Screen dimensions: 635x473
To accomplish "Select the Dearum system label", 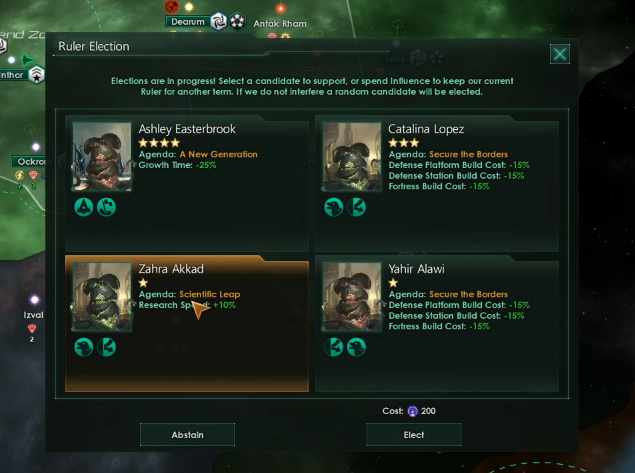I will (186, 20).
